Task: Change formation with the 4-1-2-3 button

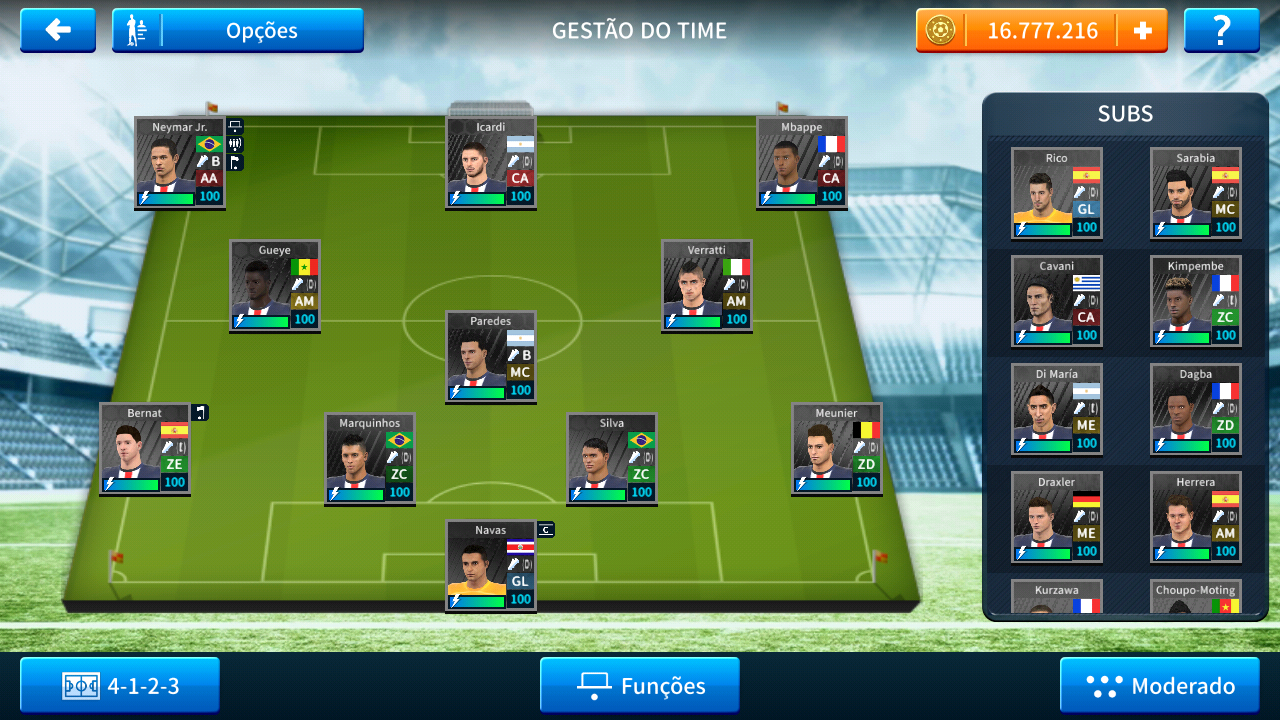Action: tap(119, 685)
